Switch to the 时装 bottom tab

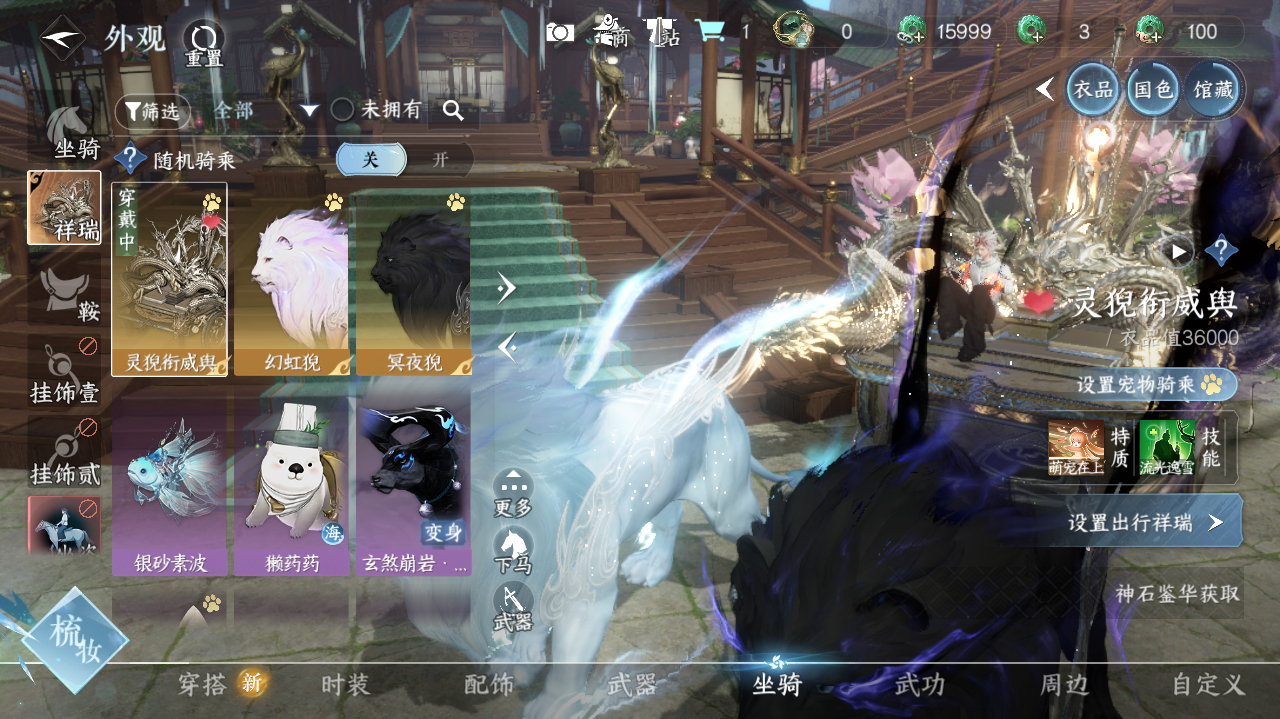coord(346,685)
